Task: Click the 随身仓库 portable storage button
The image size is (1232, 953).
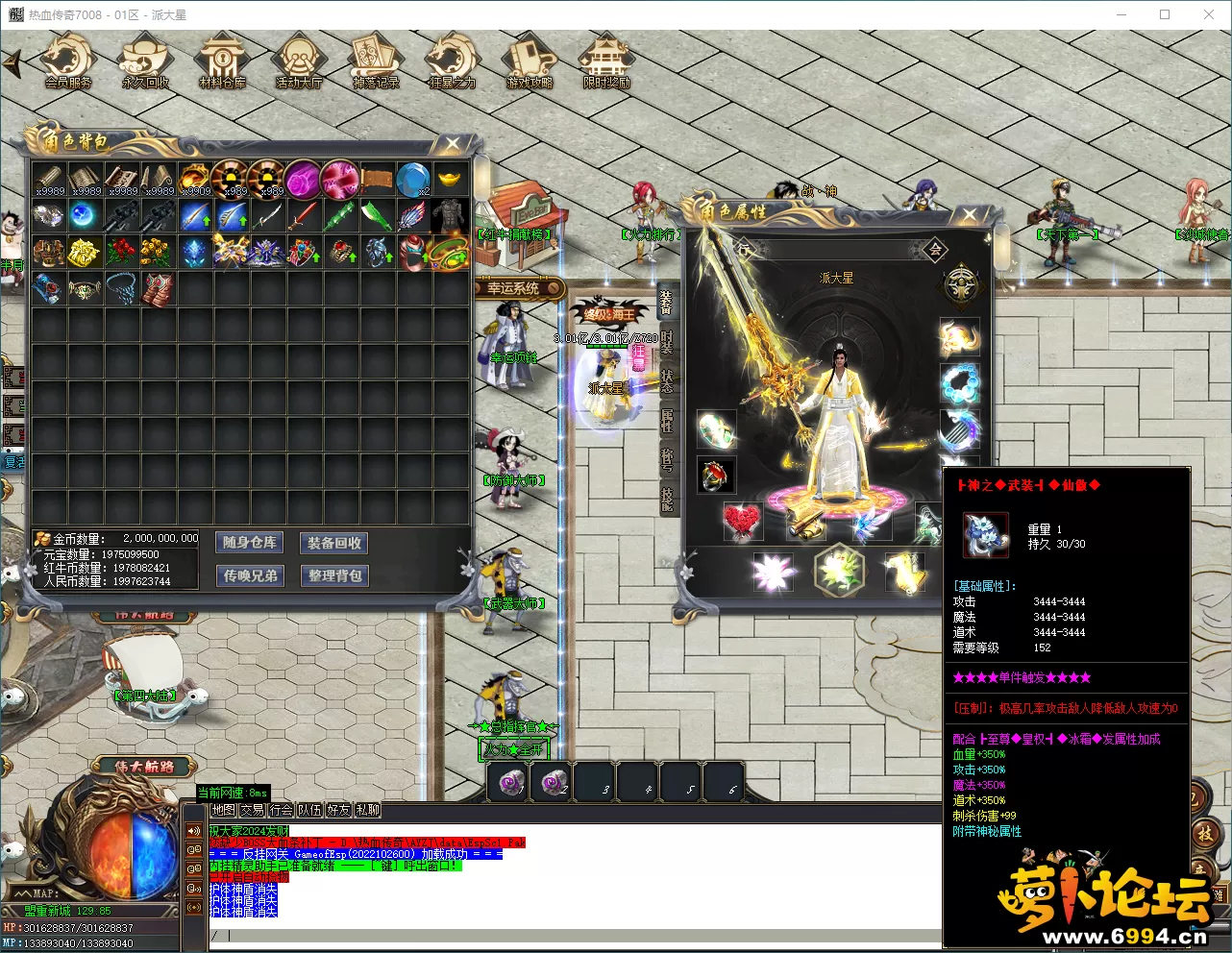Action: click(250, 543)
